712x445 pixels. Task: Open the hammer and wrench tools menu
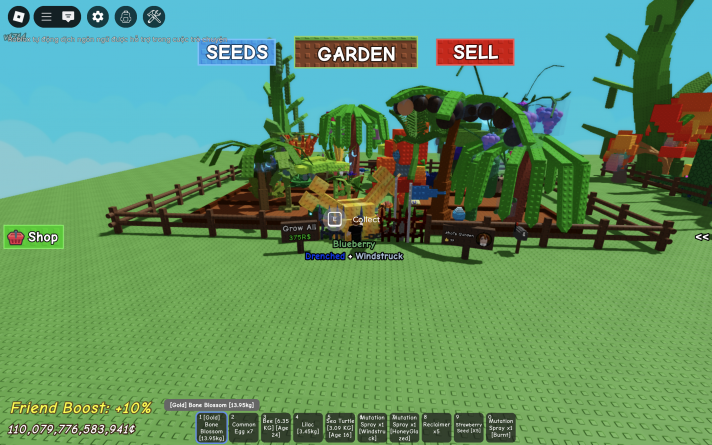coord(154,17)
